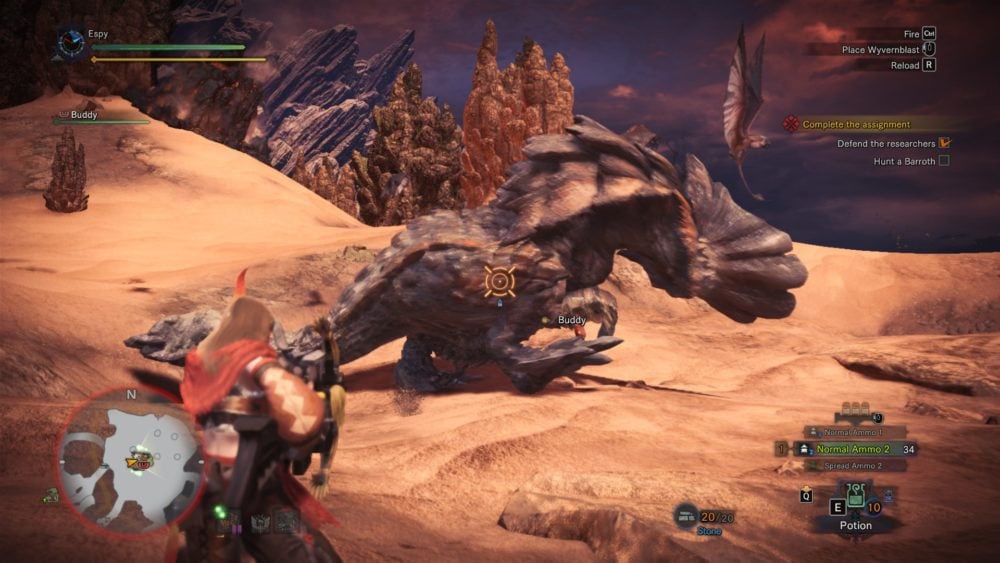Switch to Spread Ammo 2
The width and height of the screenshot is (1000, 563).
[x=854, y=466]
